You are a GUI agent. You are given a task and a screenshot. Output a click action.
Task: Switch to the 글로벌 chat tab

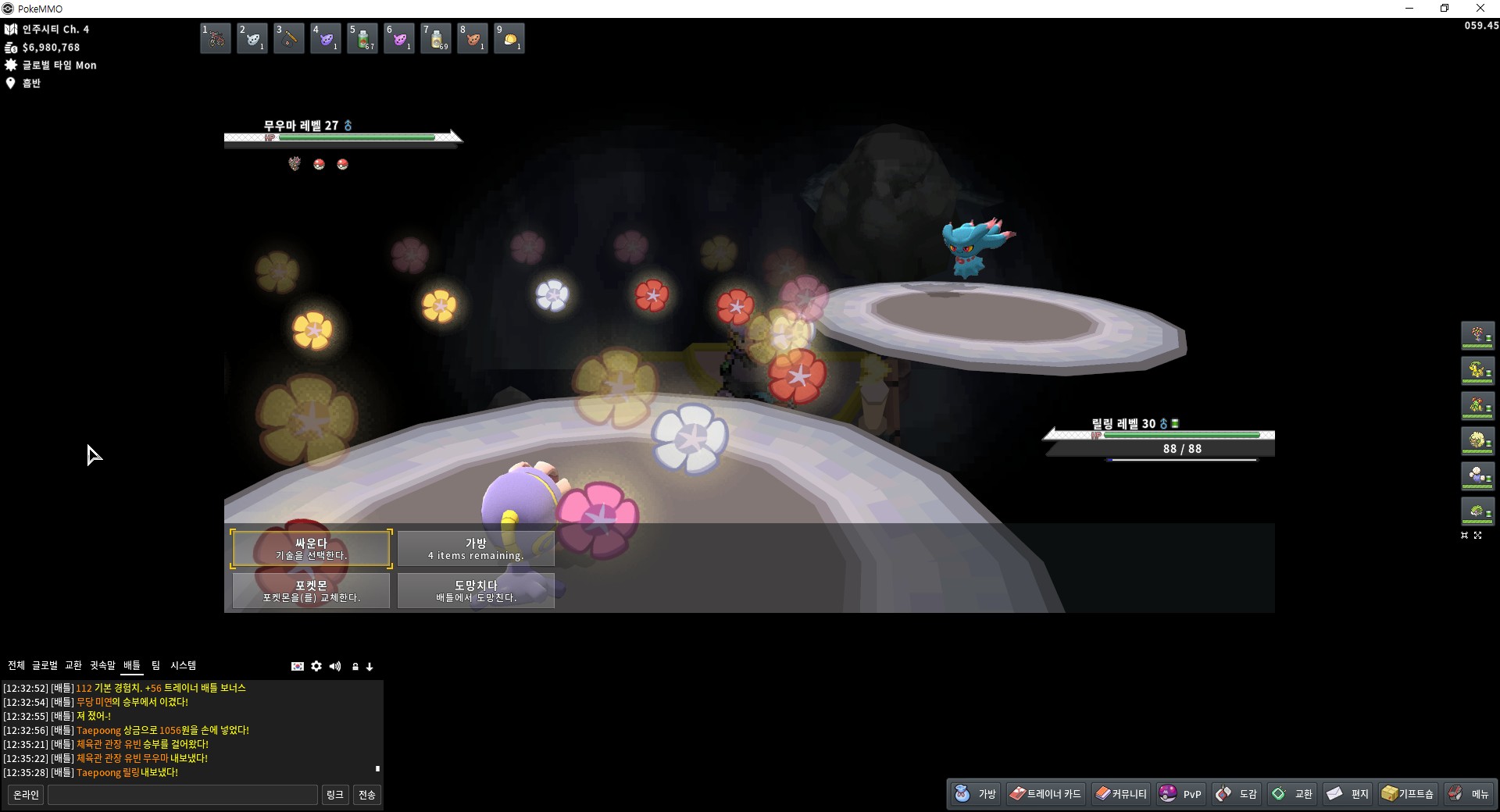coord(45,665)
